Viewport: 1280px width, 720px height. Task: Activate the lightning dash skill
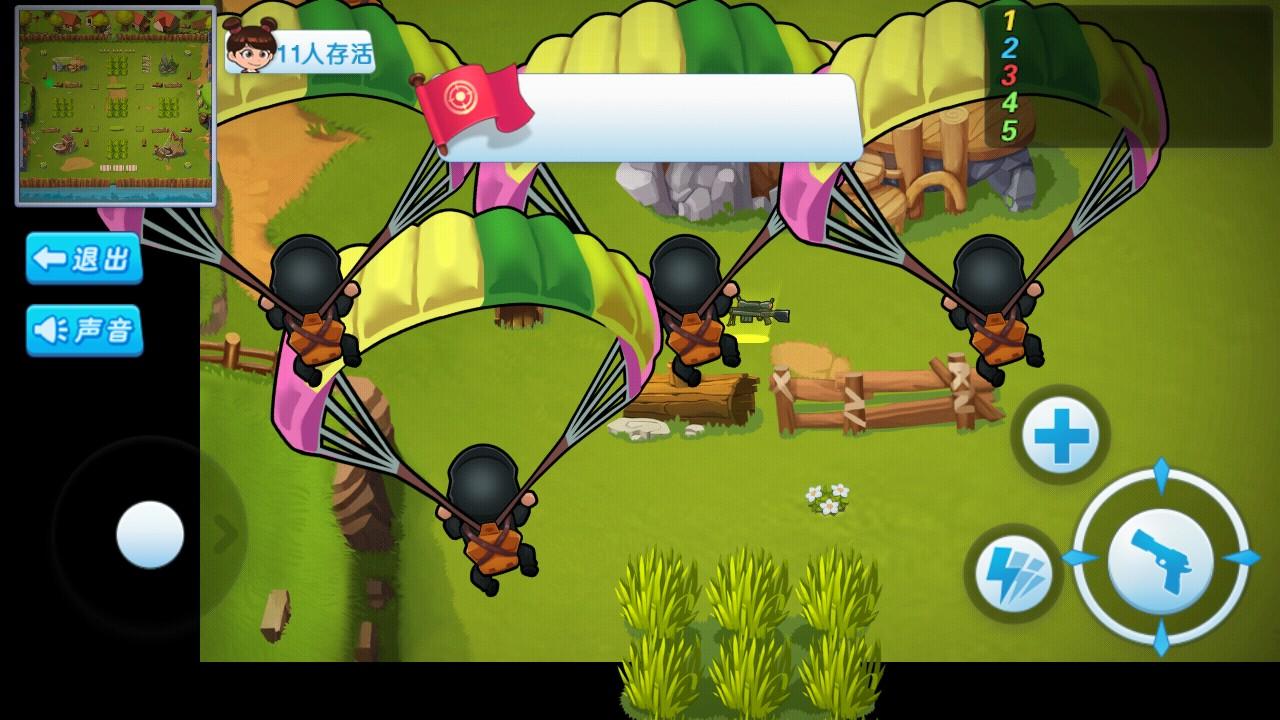pyautogui.click(x=1013, y=574)
